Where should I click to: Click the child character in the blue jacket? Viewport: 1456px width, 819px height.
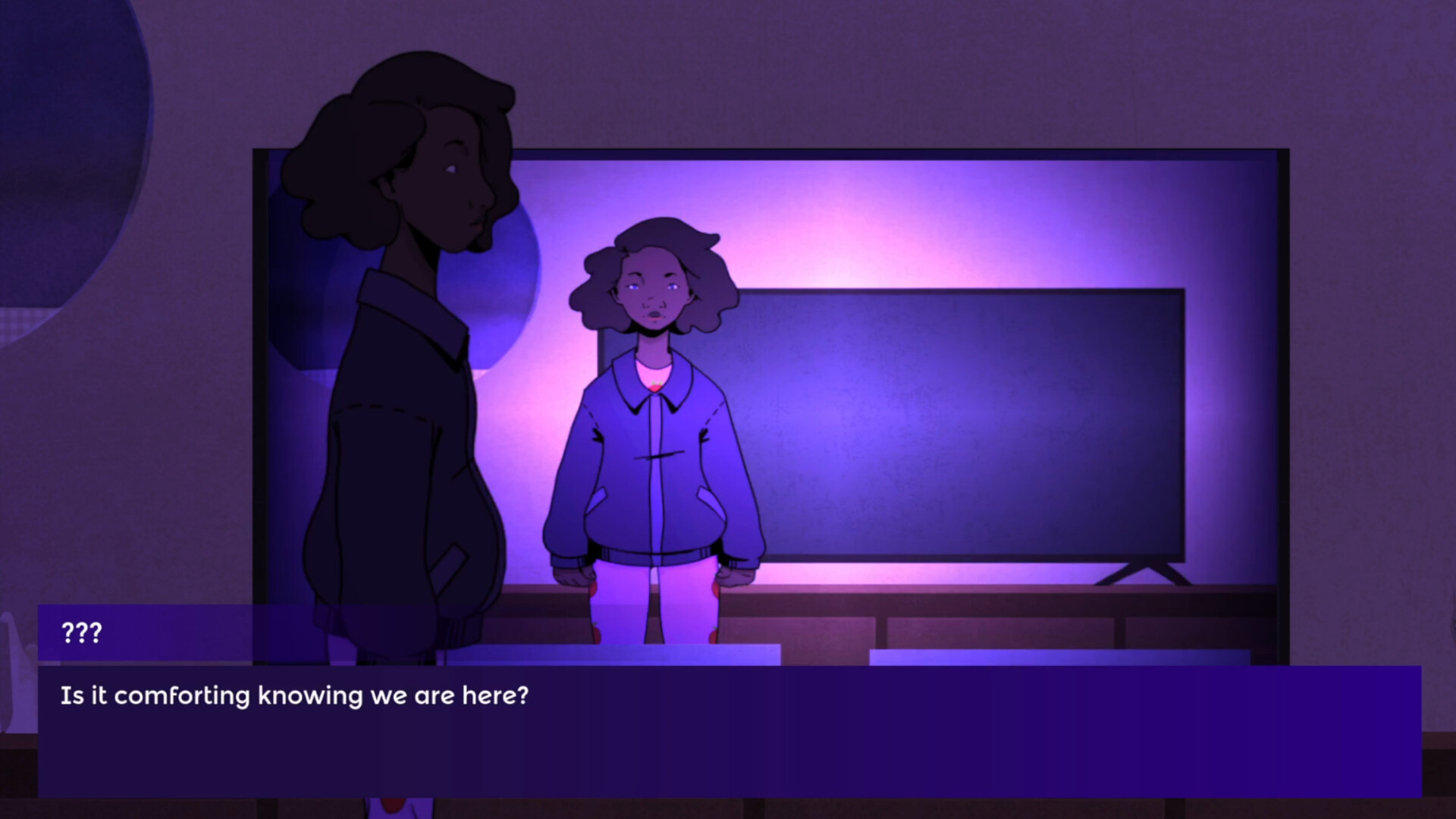pyautogui.click(x=652, y=455)
